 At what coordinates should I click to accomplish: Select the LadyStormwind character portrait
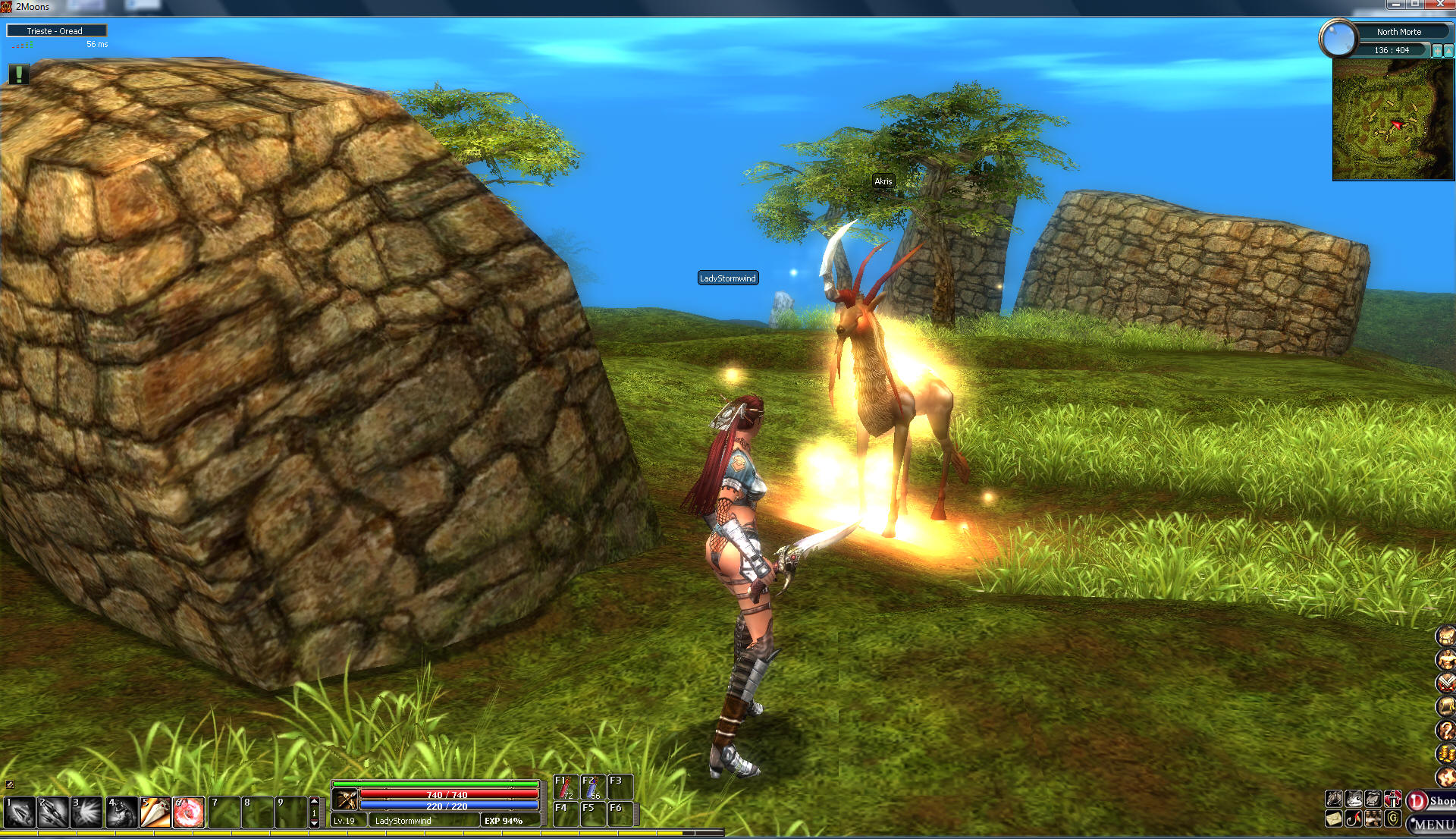coord(346,799)
